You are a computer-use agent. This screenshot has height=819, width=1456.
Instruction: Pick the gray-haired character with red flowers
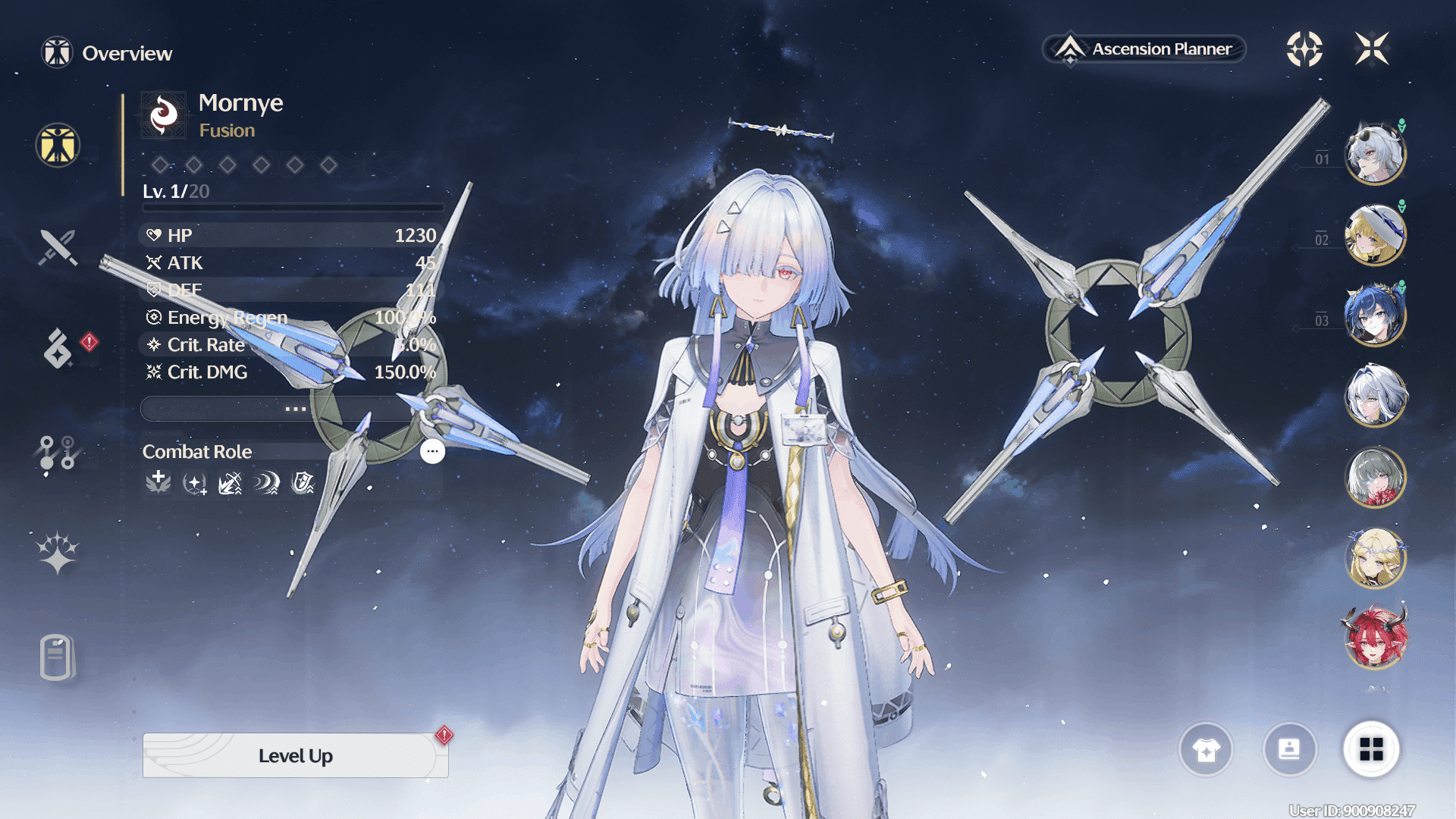coord(1375,477)
